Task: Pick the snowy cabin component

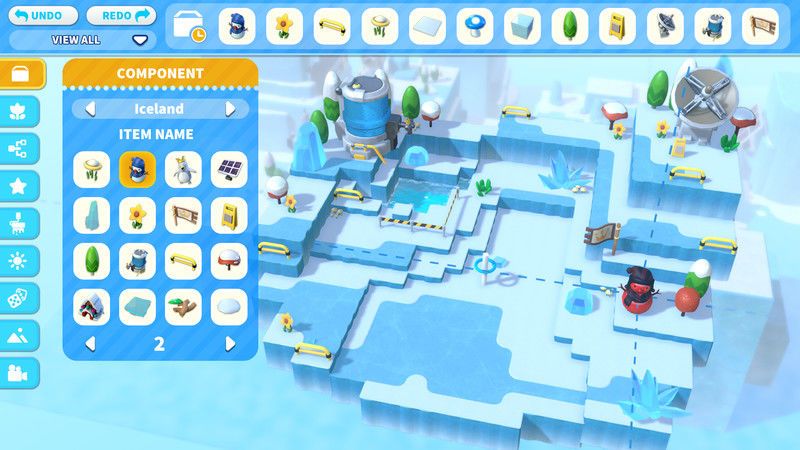Action: [91, 307]
